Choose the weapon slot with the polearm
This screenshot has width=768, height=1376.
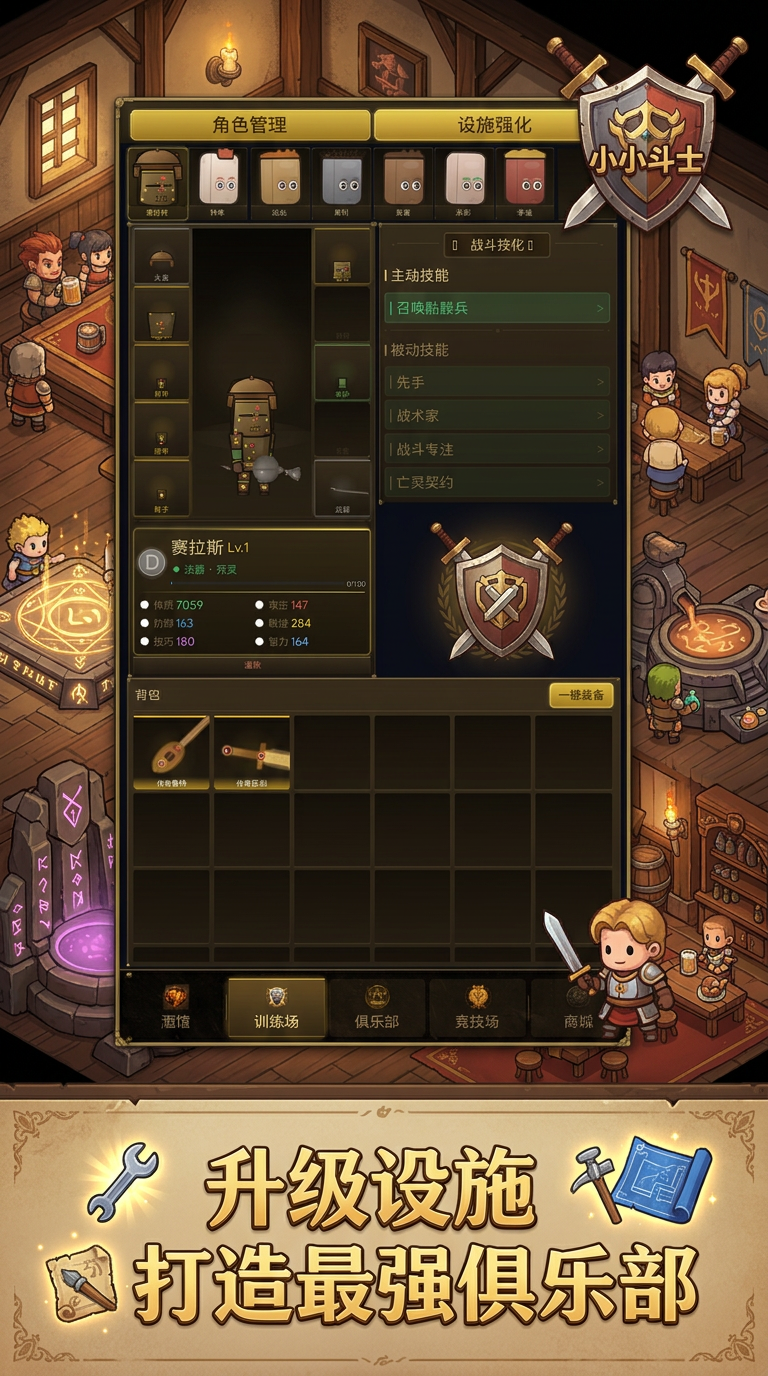point(342,488)
